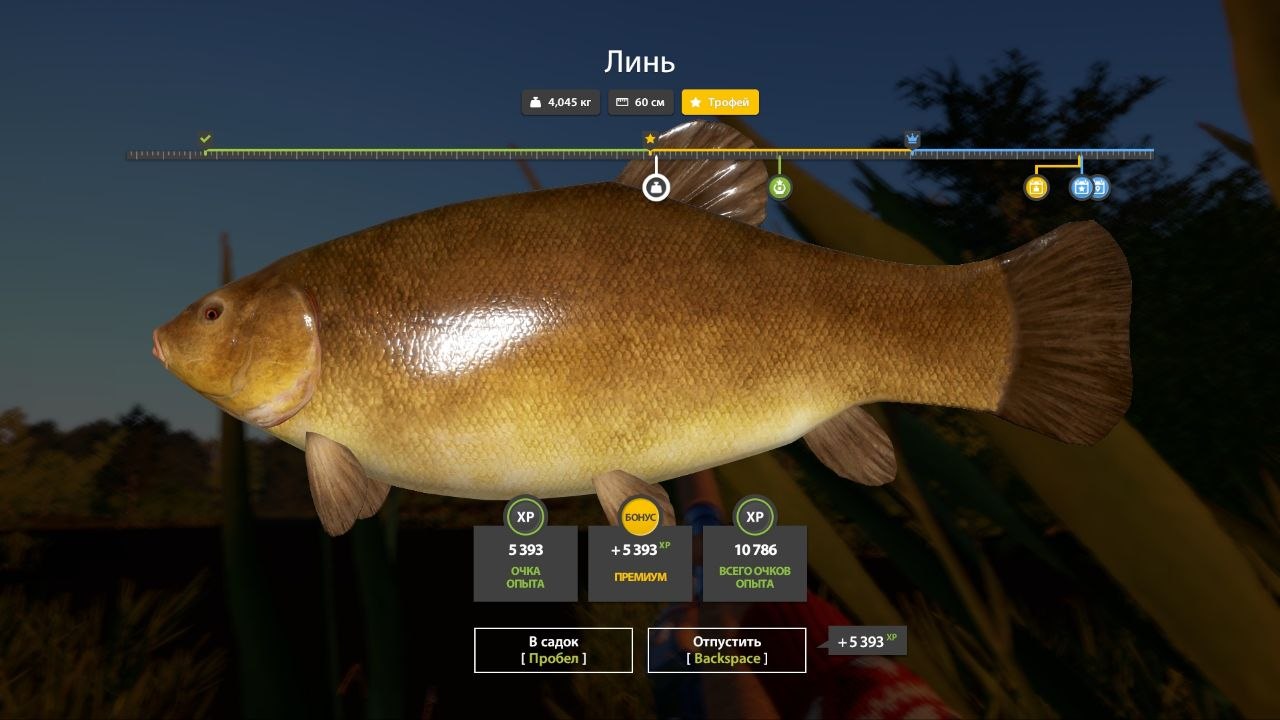Put the fish in the keepnet (В садок)
The image size is (1280, 720).
[x=553, y=650]
